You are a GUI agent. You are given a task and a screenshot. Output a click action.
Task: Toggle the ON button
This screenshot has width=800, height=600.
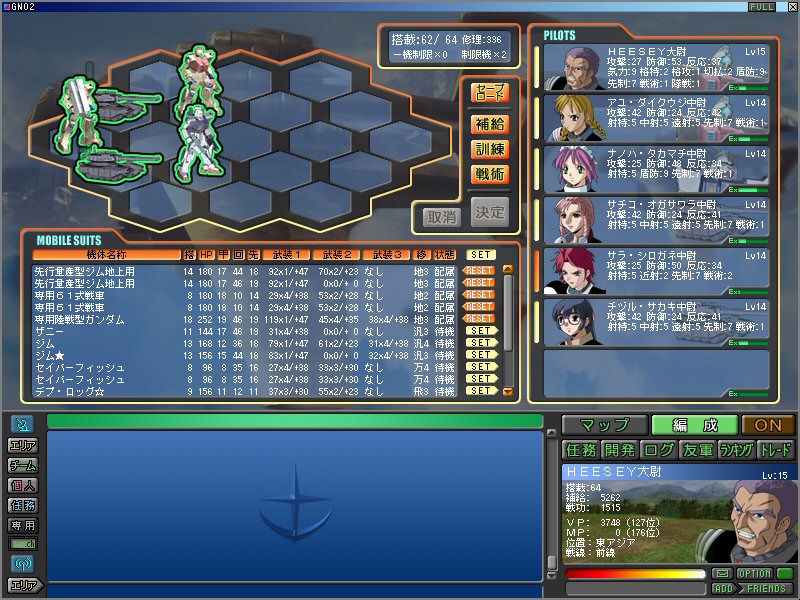tap(768, 425)
